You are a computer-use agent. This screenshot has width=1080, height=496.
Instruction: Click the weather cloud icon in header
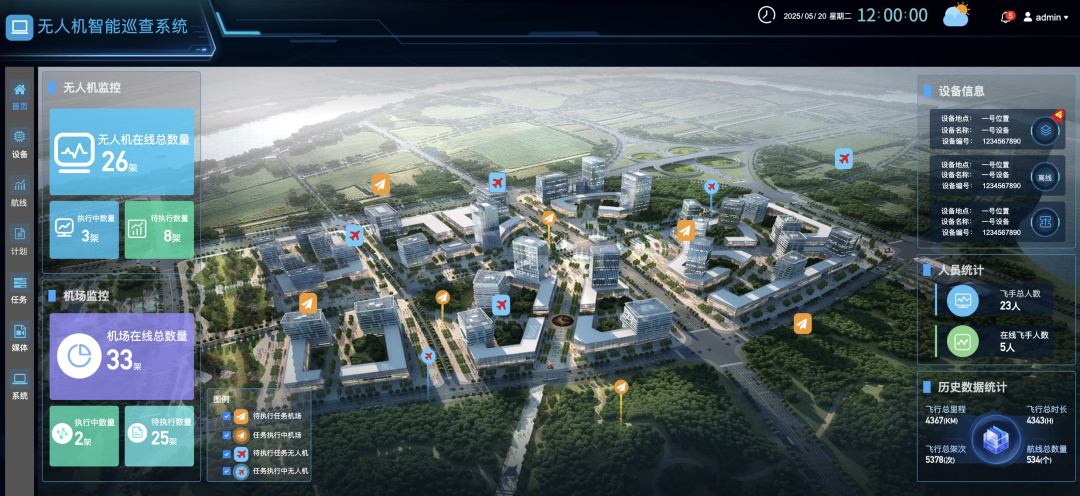coord(956,15)
